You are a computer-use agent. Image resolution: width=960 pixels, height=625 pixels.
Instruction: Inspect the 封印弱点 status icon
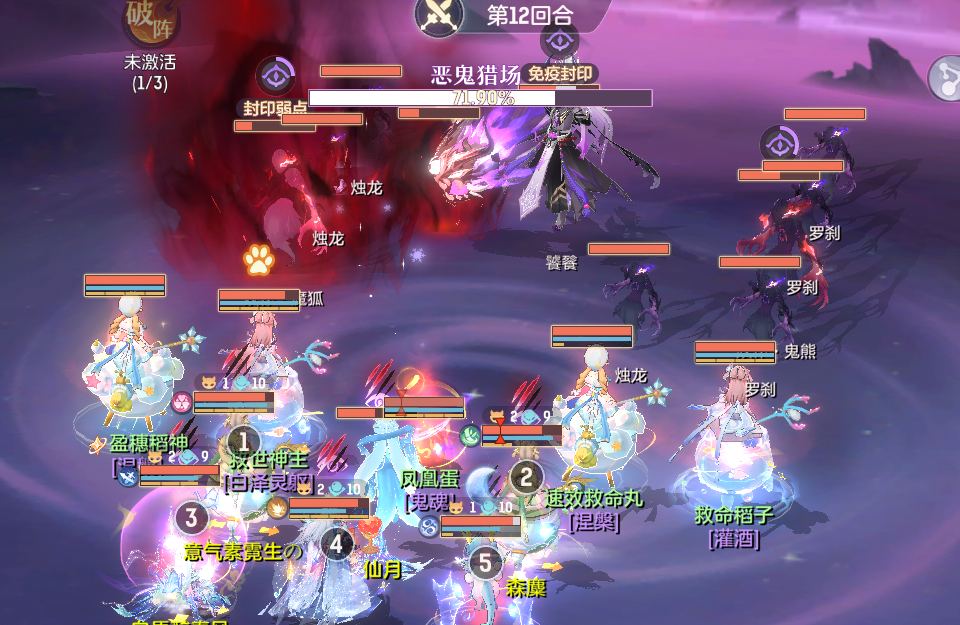tap(274, 77)
